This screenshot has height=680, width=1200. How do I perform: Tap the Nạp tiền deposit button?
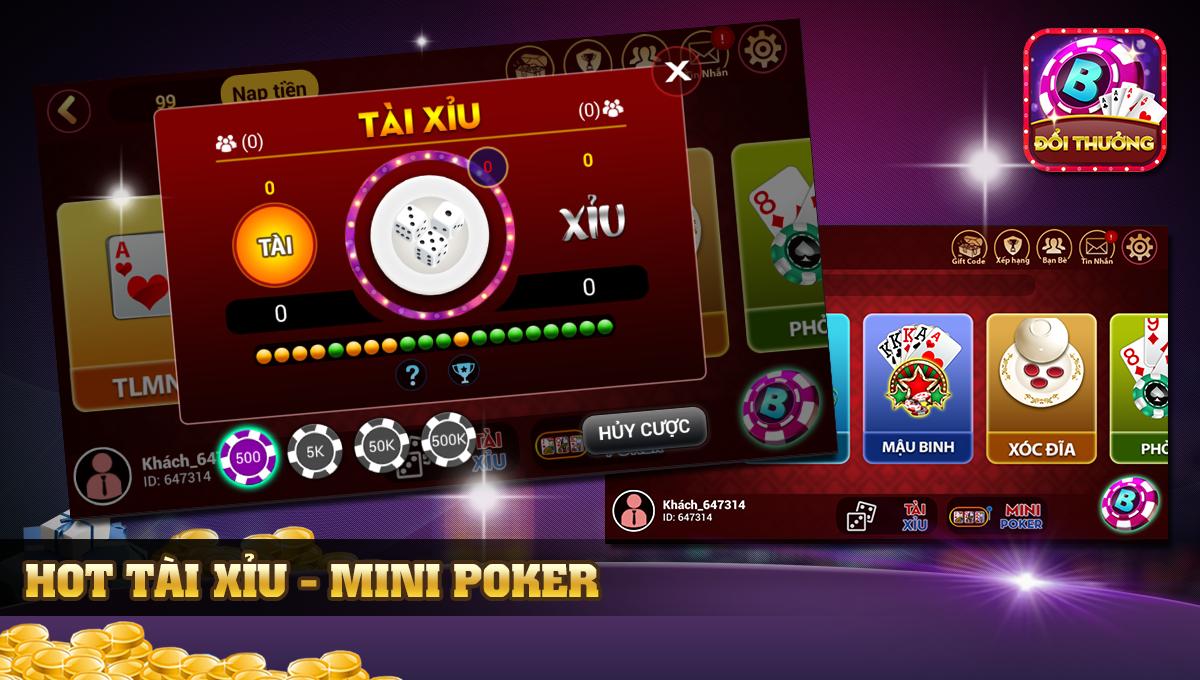point(269,92)
